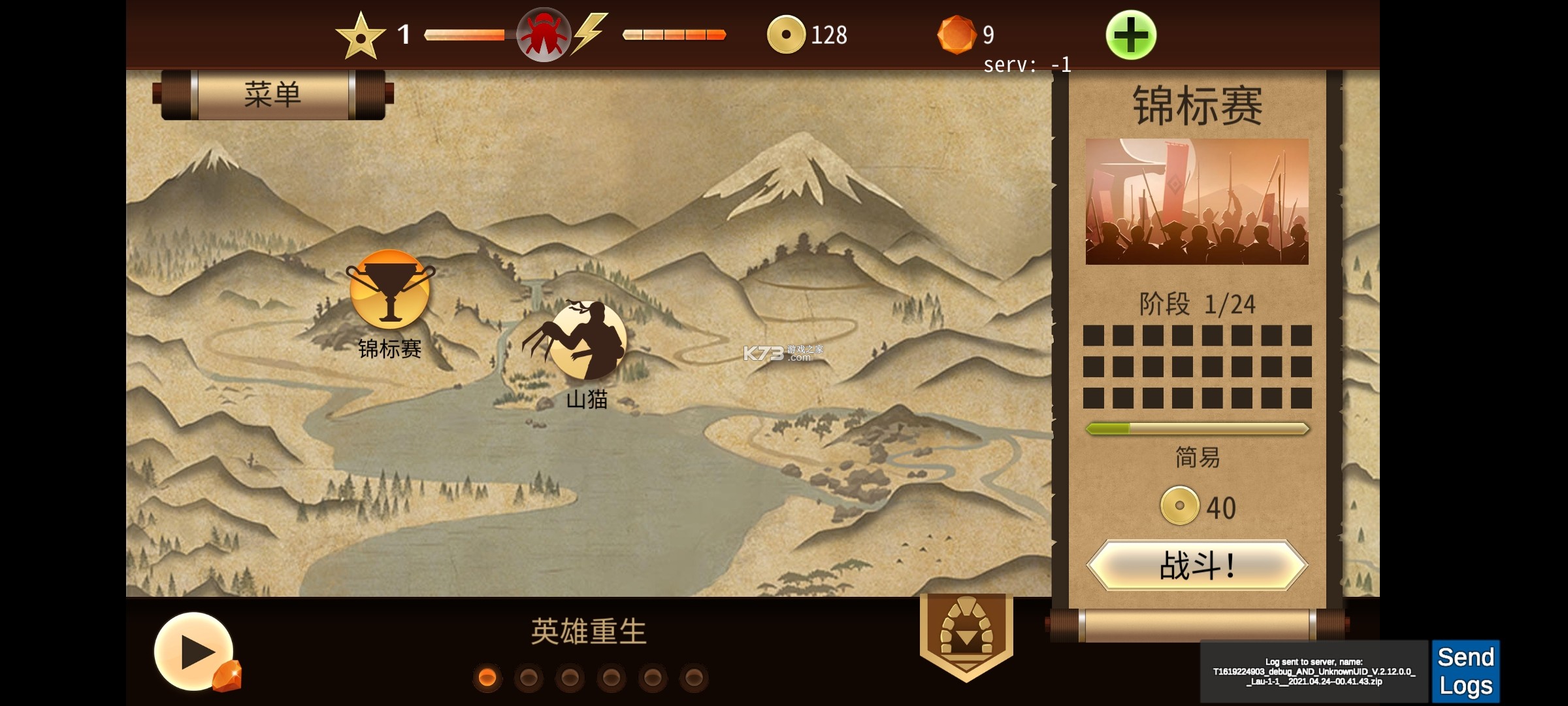Open the 菜单 menu scroll
This screenshot has height=706, width=1568.
272,95
